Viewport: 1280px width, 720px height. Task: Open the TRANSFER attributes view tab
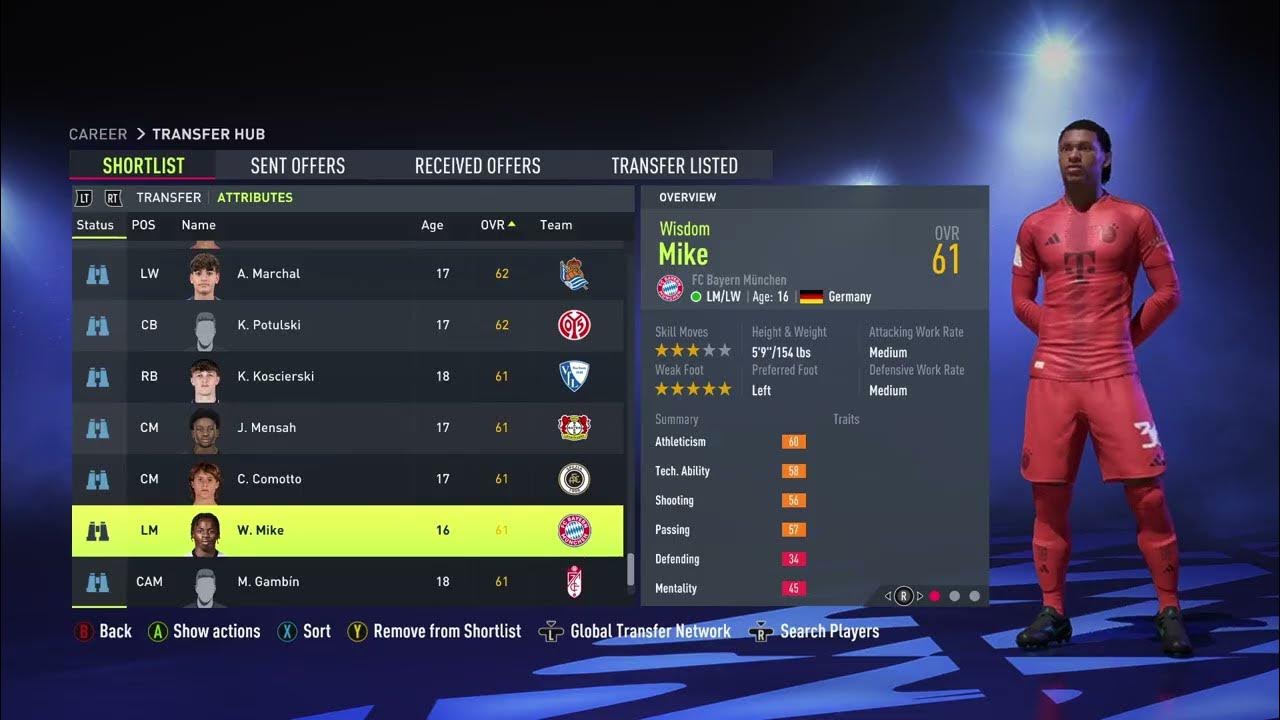pyautogui.click(x=167, y=197)
